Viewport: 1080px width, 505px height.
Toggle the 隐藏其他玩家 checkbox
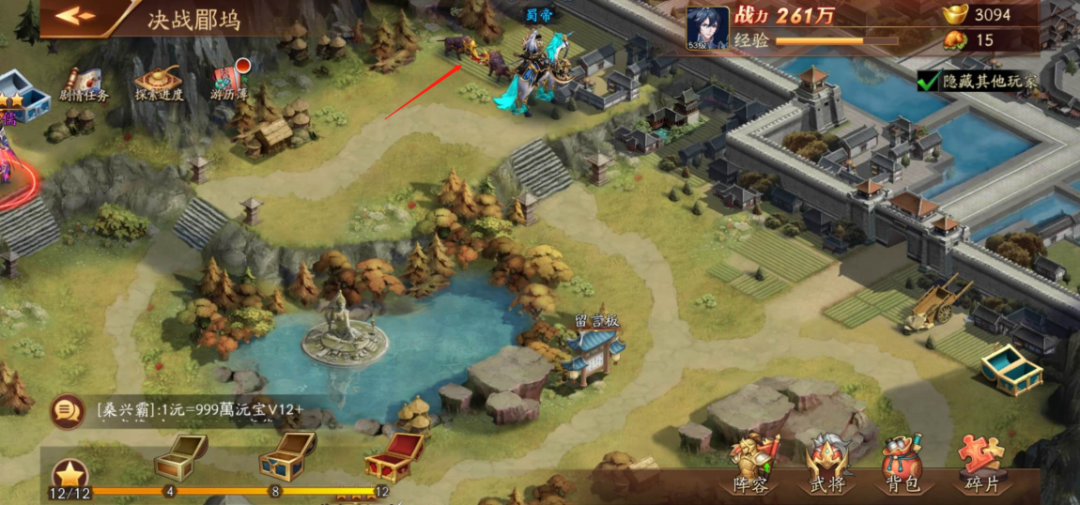[x=927, y=80]
